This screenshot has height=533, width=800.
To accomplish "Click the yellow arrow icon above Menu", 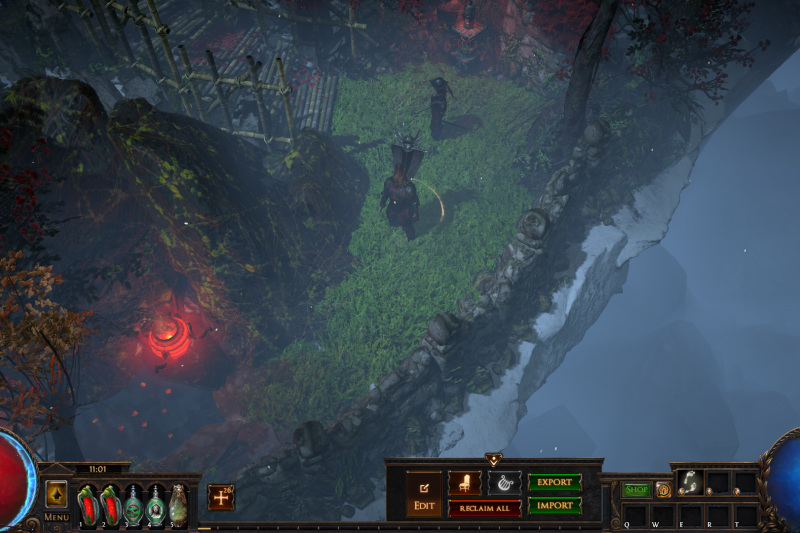I will [56, 494].
